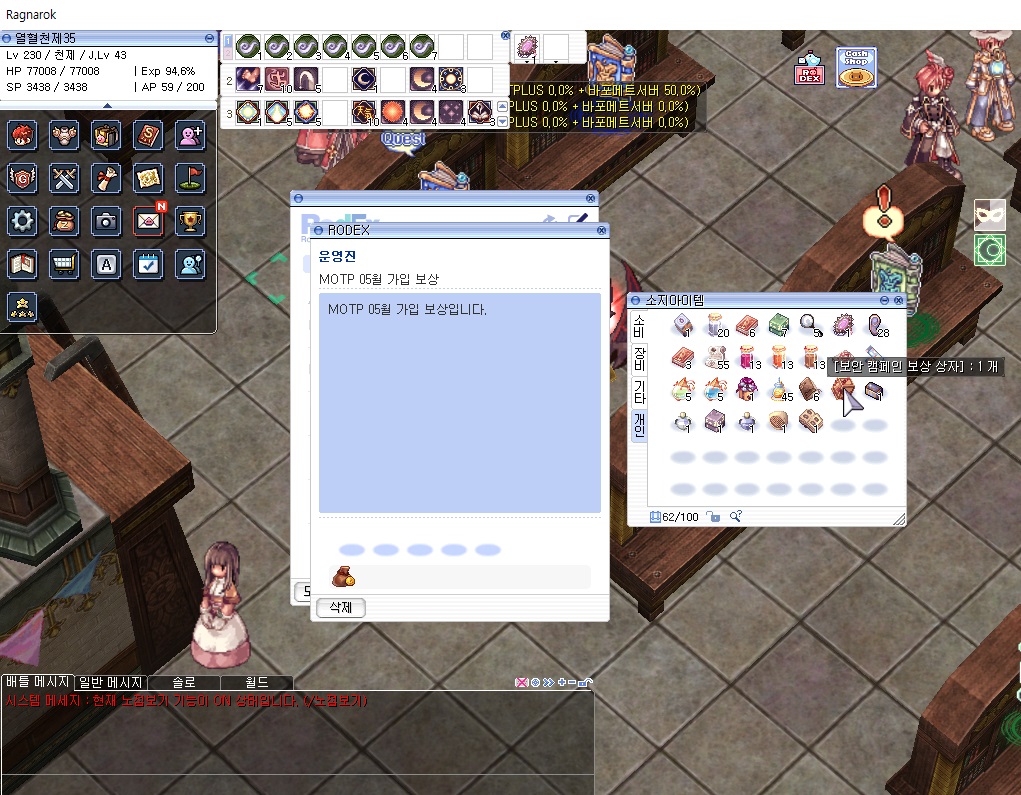
Task: Select the 소비 consumables tab
Action: (639, 325)
